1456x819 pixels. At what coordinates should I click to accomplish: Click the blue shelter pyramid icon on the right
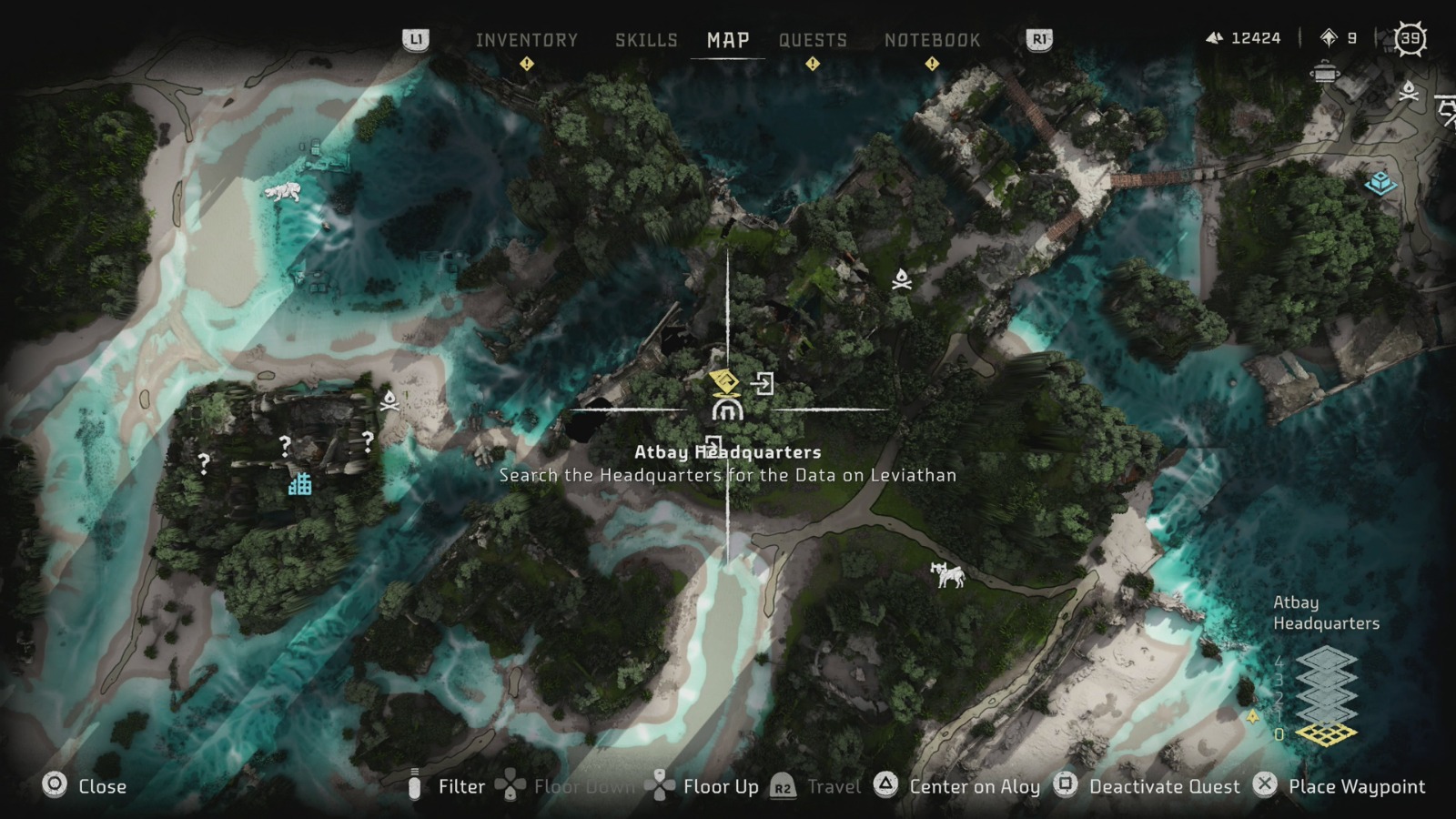coord(1380,183)
